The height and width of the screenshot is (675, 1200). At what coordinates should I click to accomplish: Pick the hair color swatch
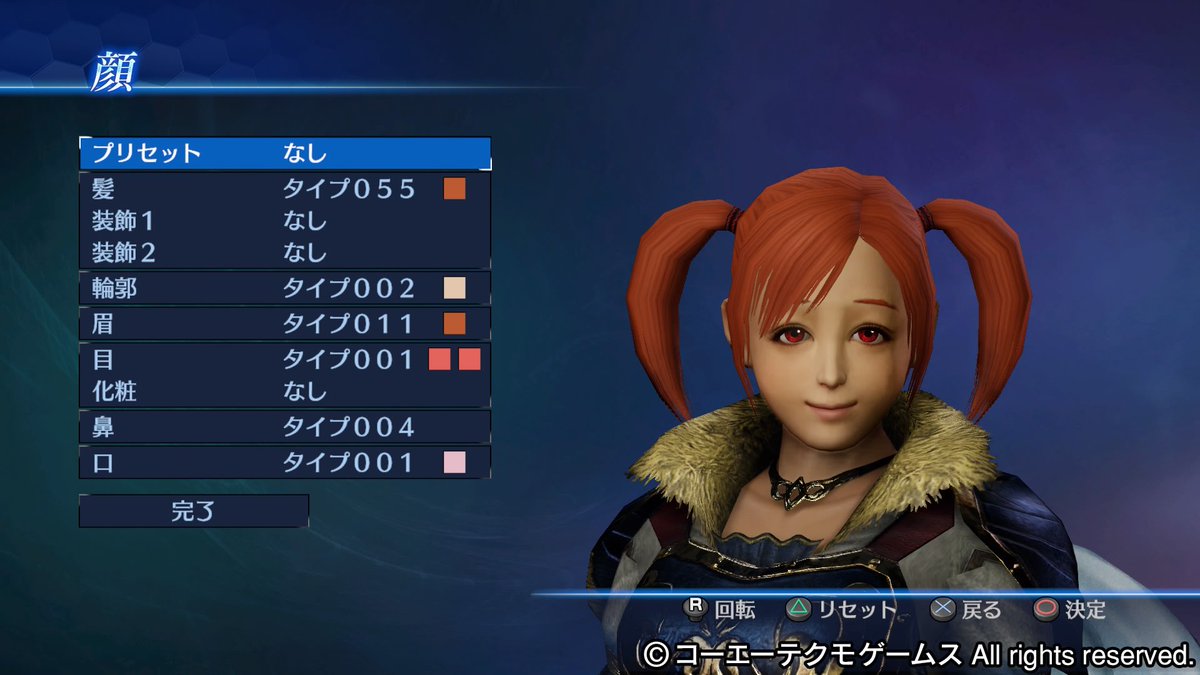(455, 188)
